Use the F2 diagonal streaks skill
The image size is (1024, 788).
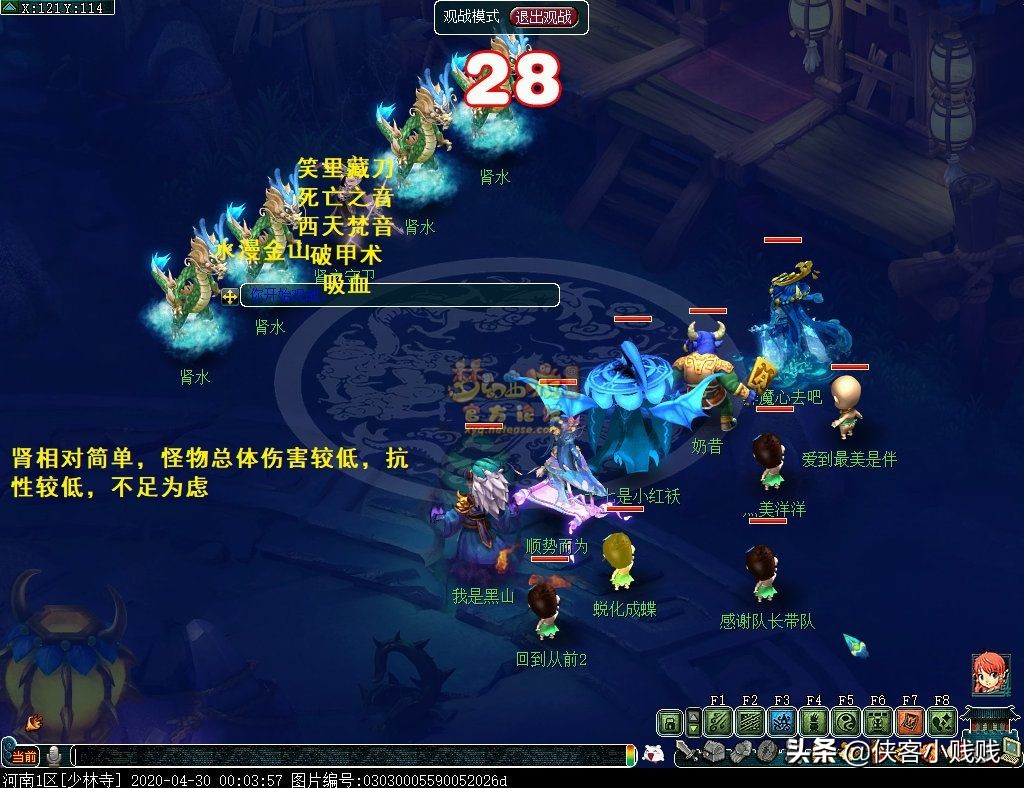750,722
